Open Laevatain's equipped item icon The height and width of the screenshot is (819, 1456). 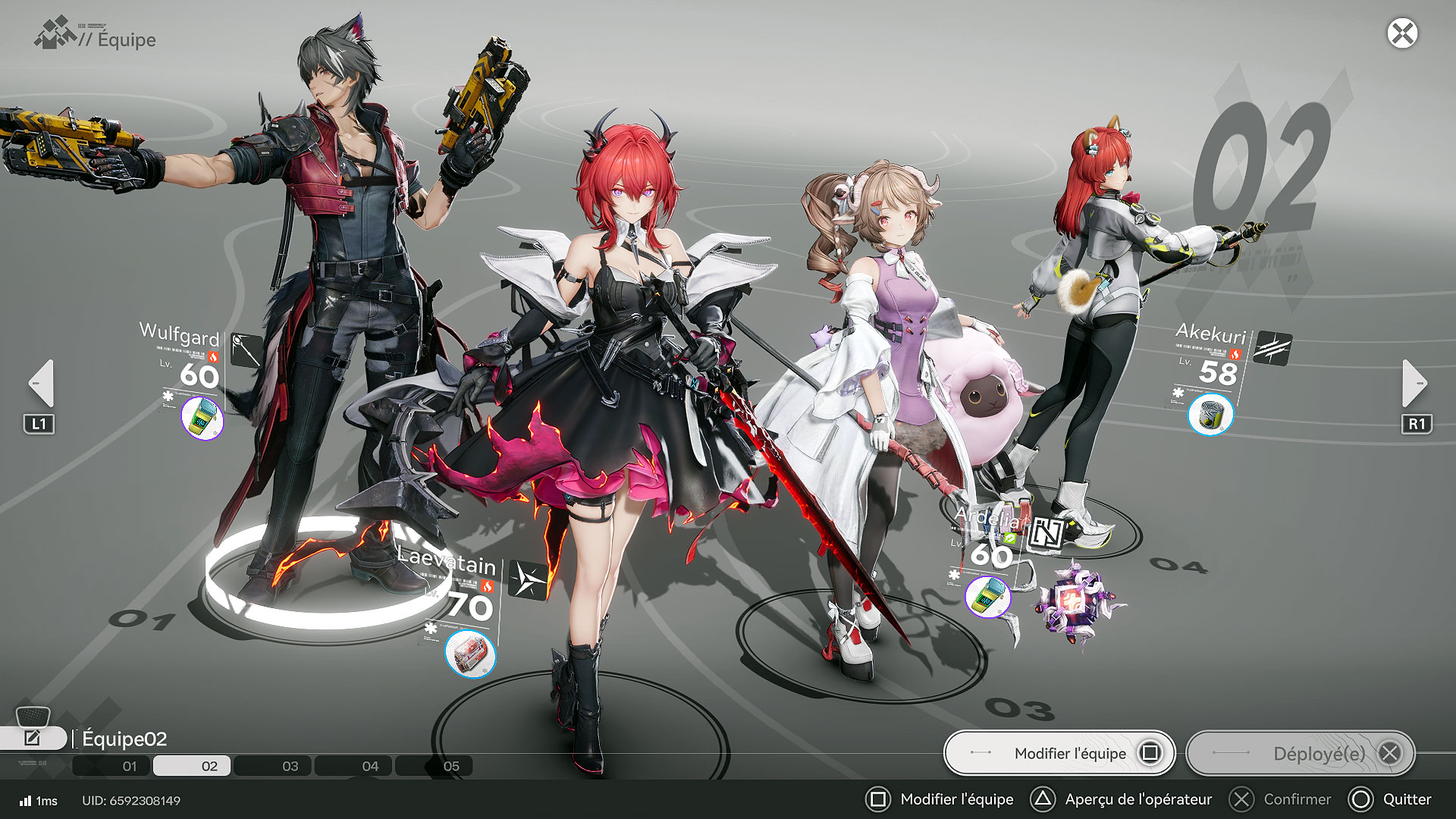coord(470,654)
